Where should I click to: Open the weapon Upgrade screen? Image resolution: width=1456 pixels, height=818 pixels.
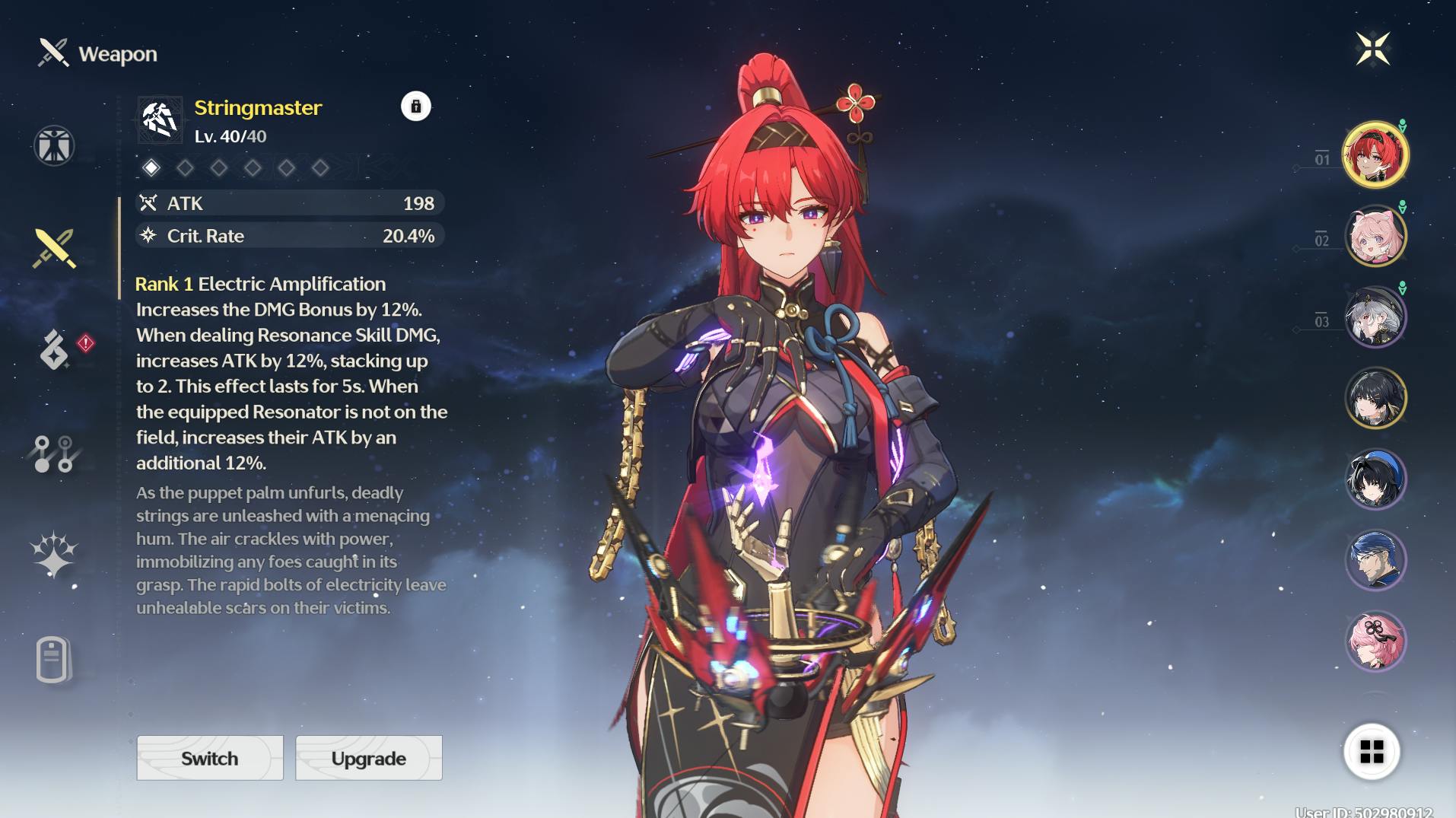[368, 758]
